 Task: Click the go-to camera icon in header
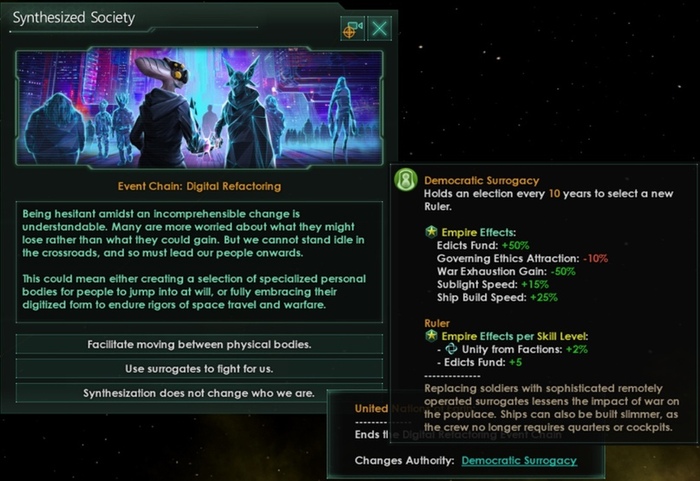[352, 28]
